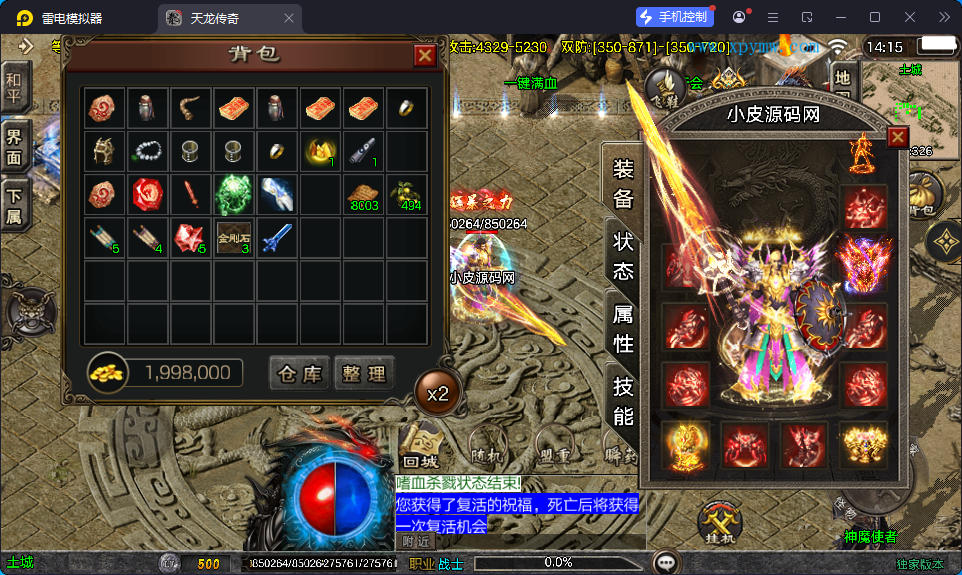The image size is (962, 575).
Task: Switch to the 装备 equipment tab
Action: coord(623,182)
